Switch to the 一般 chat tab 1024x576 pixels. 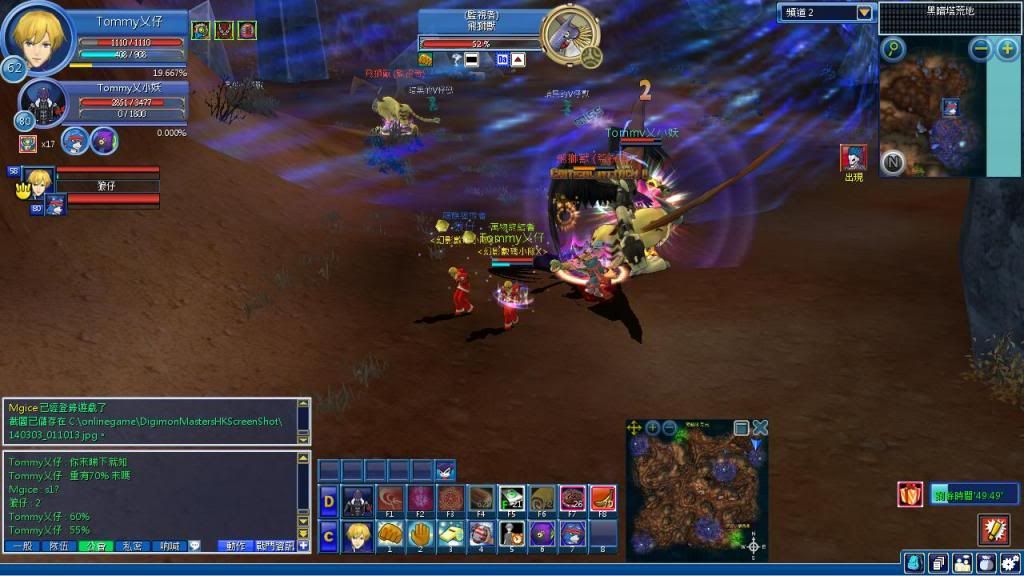click(22, 546)
